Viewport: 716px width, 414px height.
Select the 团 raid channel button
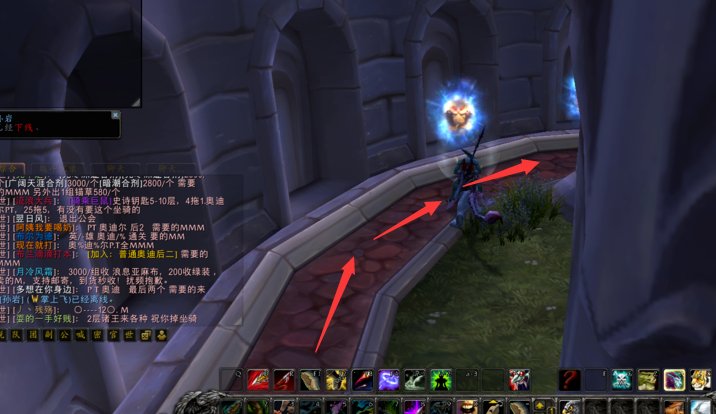pos(35,333)
